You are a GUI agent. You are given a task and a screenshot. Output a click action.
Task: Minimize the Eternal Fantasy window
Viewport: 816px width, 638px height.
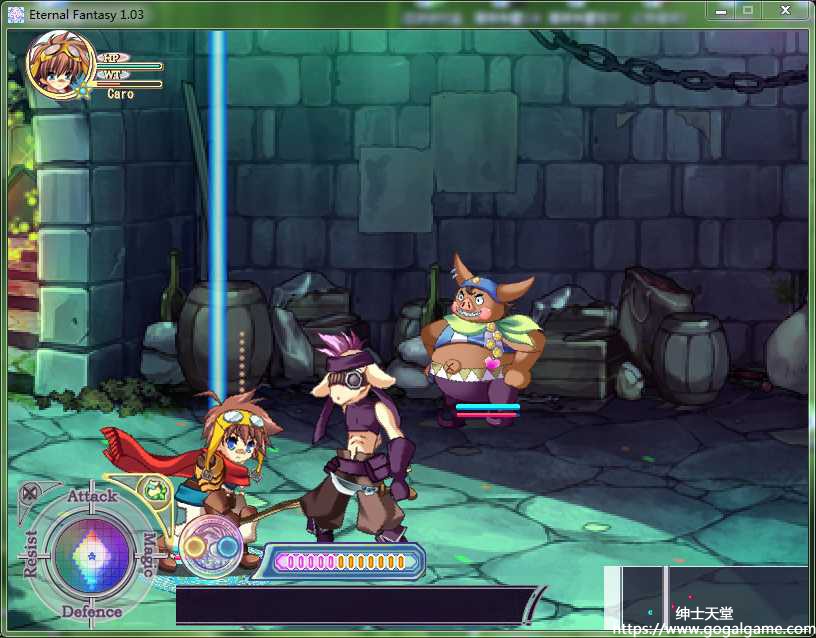(x=722, y=9)
